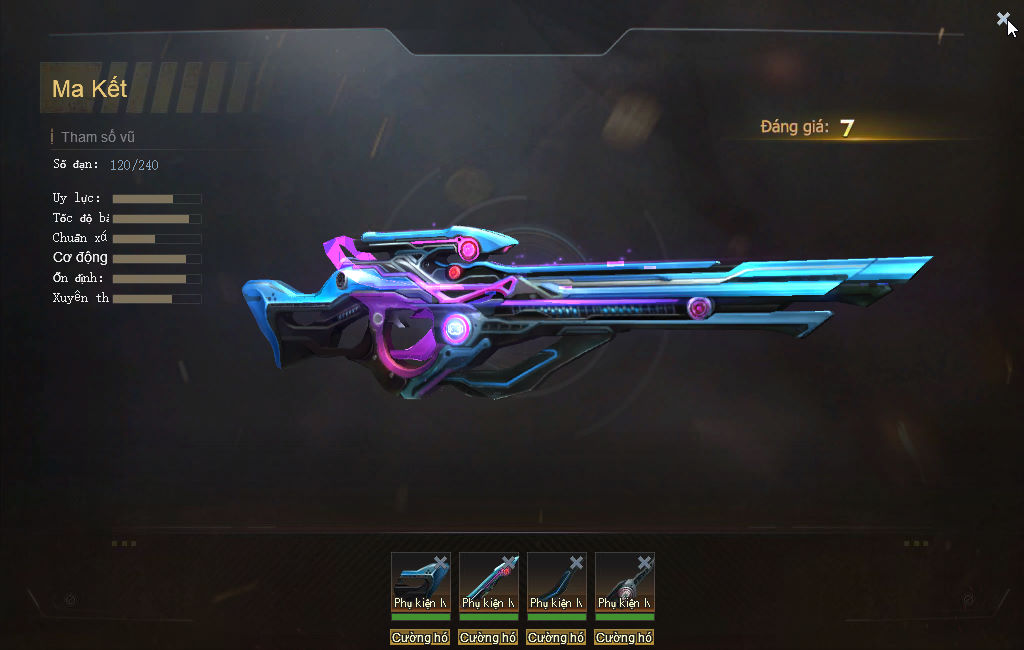Remove the blue stock attachment via its X

[441, 563]
